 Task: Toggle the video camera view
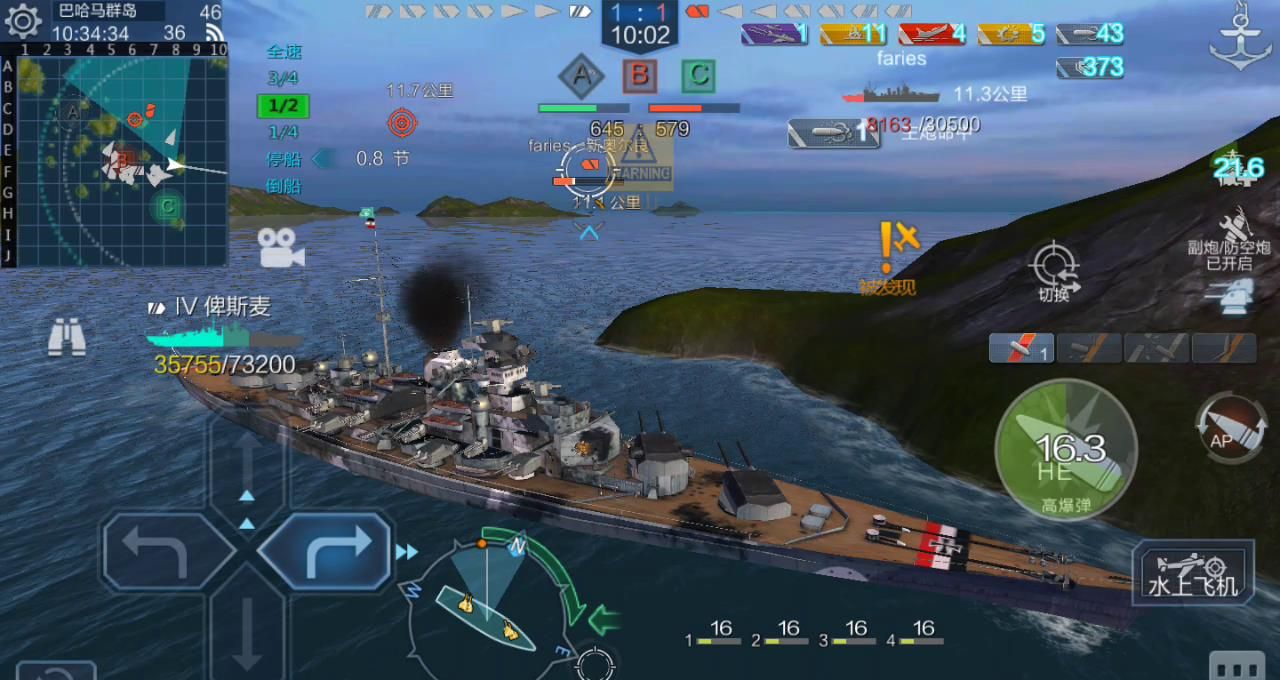click(281, 247)
